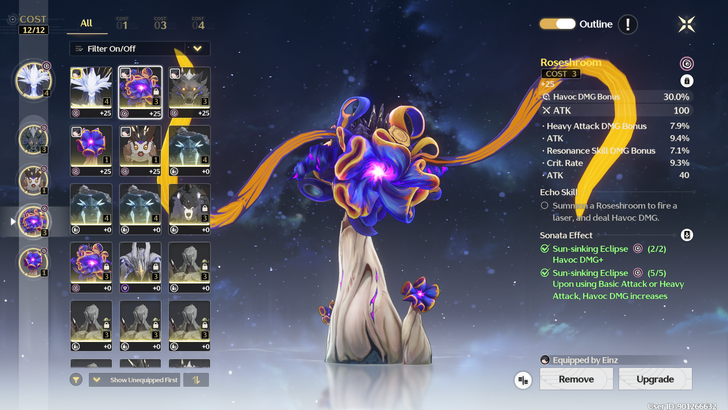Reverse the sort order with the arrows button
Image resolution: width=728 pixels, height=410 pixels.
(x=198, y=379)
